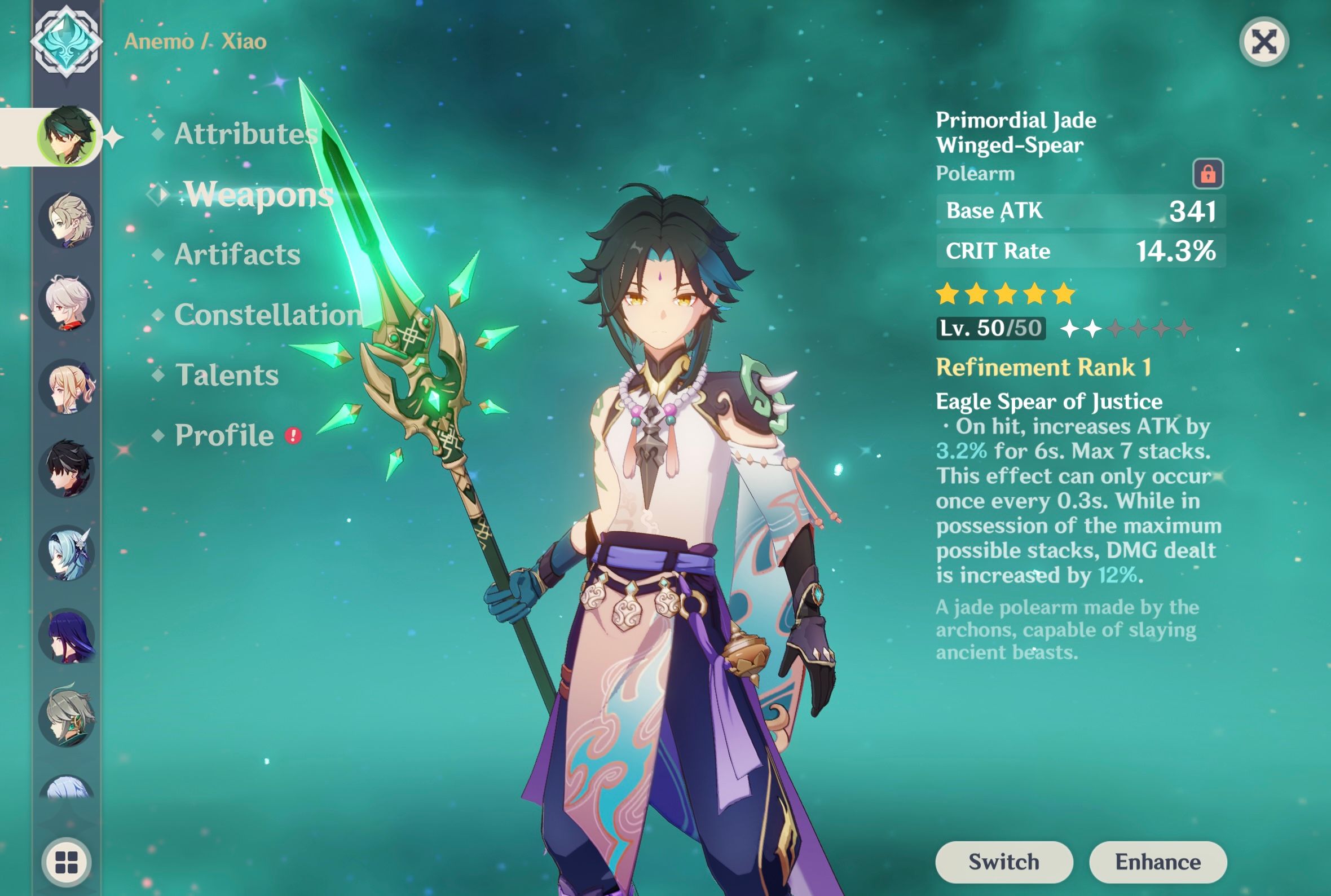Image resolution: width=1331 pixels, height=896 pixels.
Task: Click the Anemo element emblem icon
Action: pyautogui.click(x=67, y=41)
